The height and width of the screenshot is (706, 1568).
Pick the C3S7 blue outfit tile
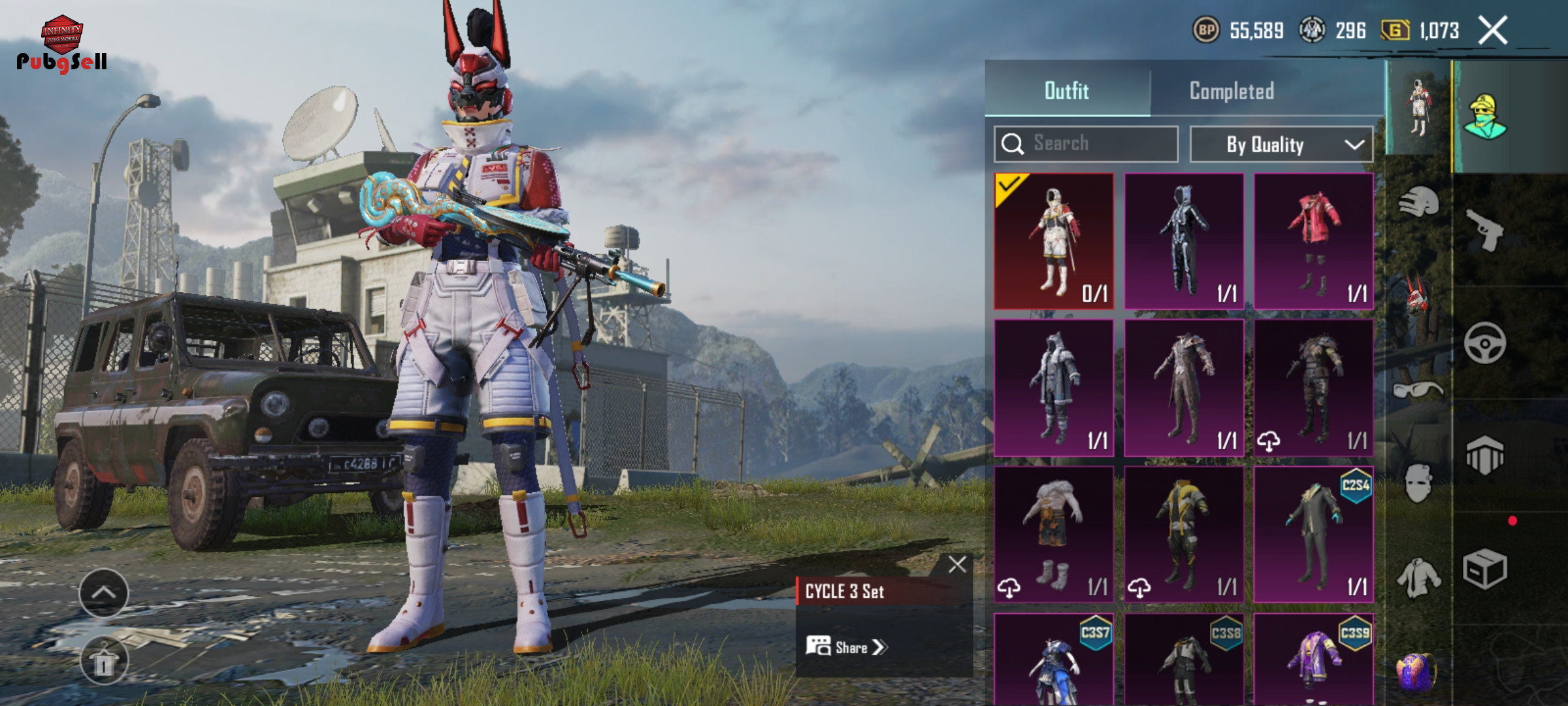coord(1053,660)
